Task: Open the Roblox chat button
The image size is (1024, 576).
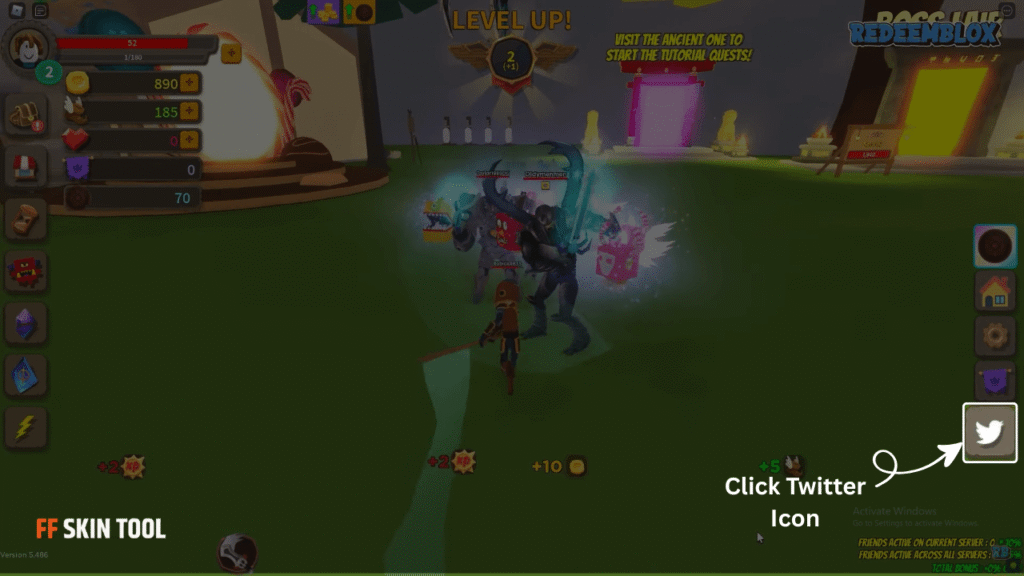Action: [x=40, y=11]
